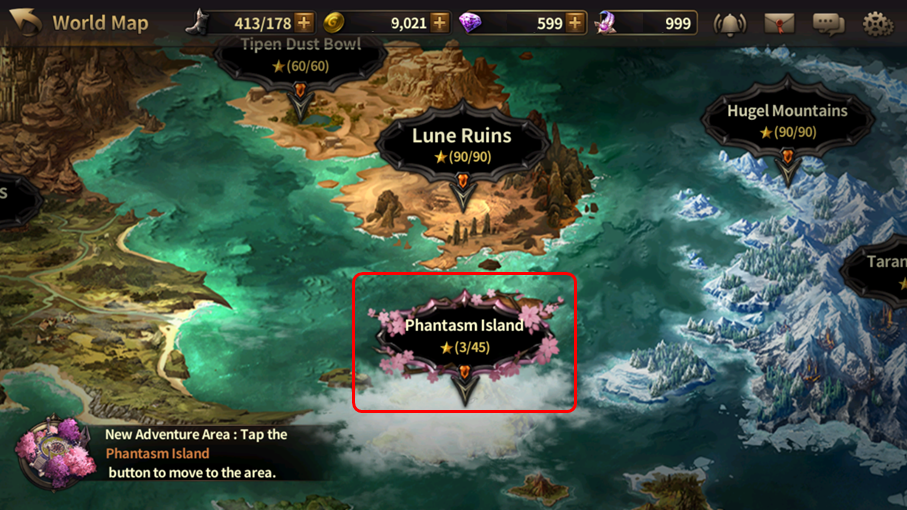Go back using the World Map arrow

27,22
